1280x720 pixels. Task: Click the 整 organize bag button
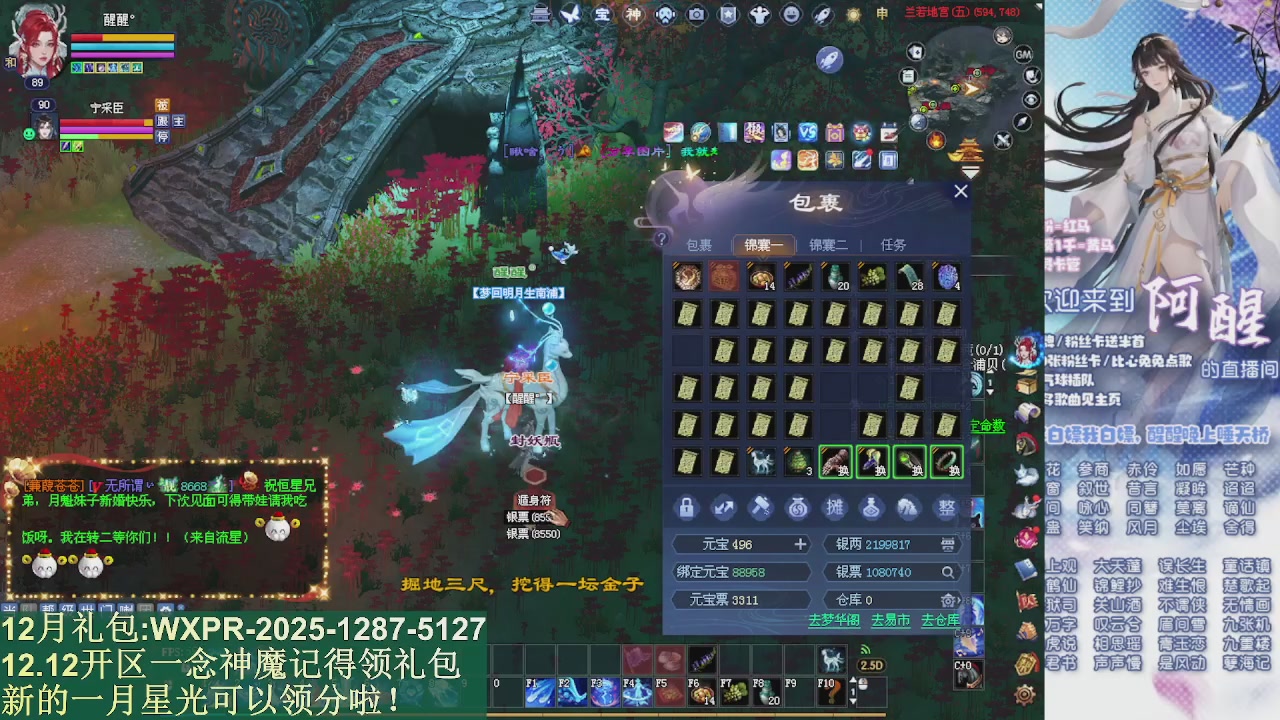[x=947, y=507]
